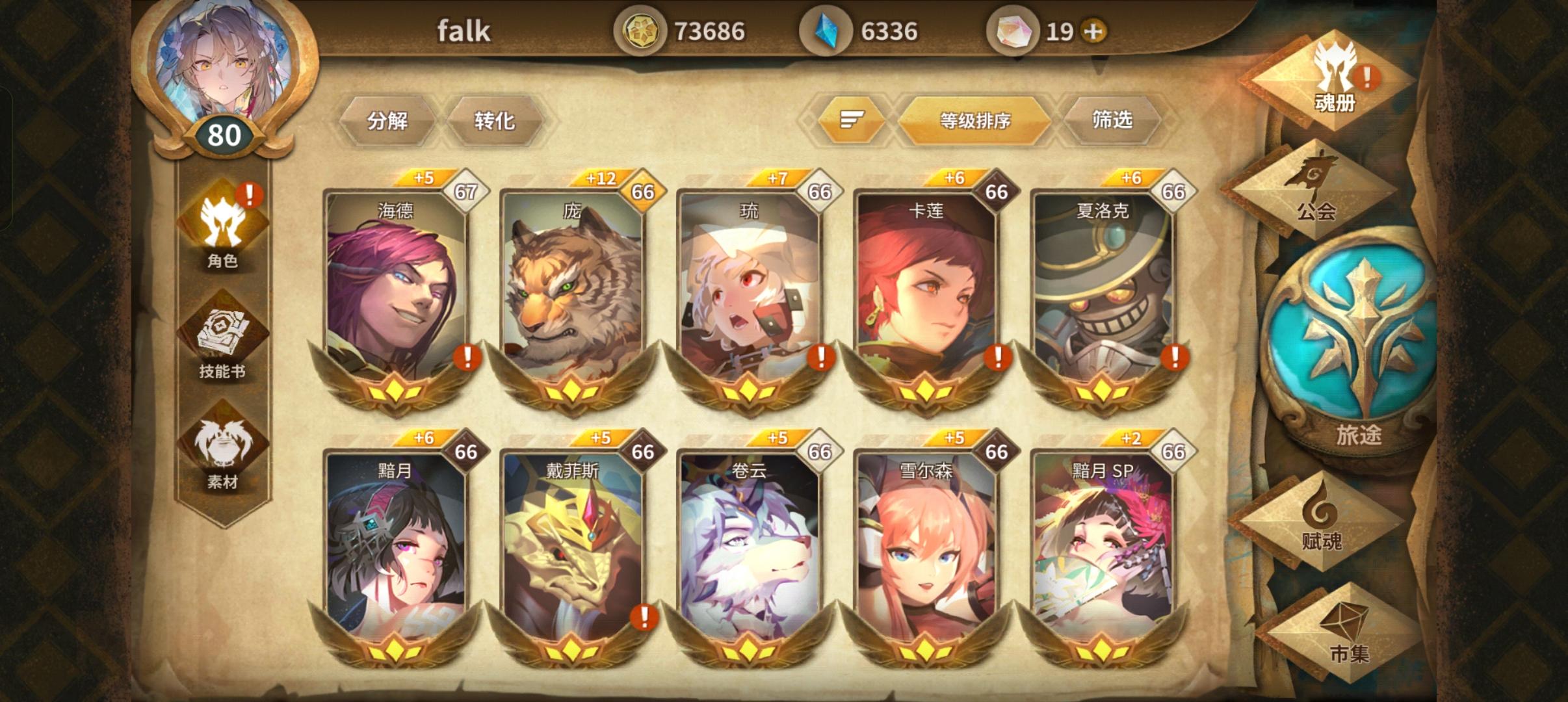Viewport: 1568px width, 702px height.
Task: Click the 分解 decompose button
Action: pos(389,121)
